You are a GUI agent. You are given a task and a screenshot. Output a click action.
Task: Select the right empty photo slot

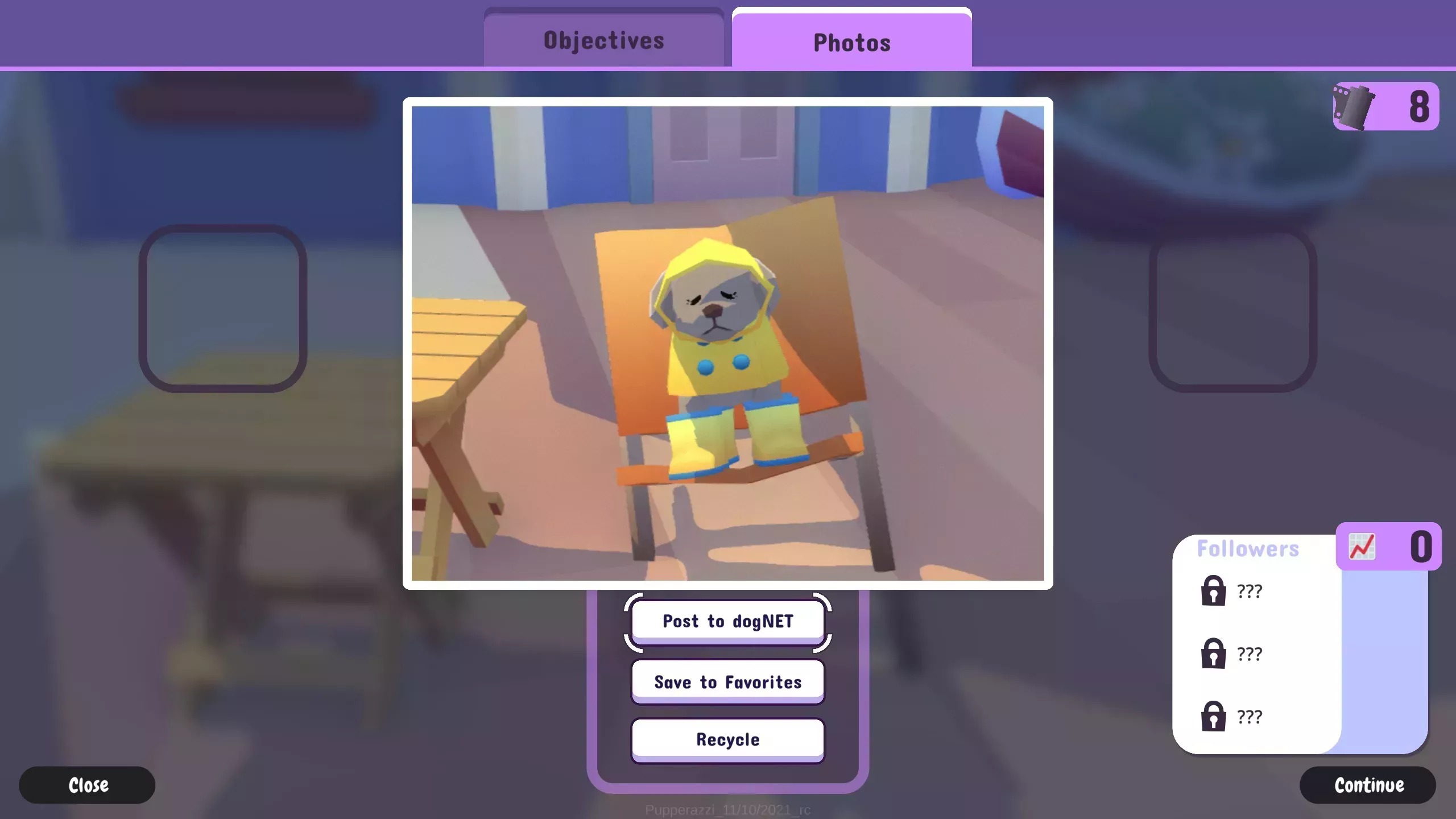[1234, 312]
